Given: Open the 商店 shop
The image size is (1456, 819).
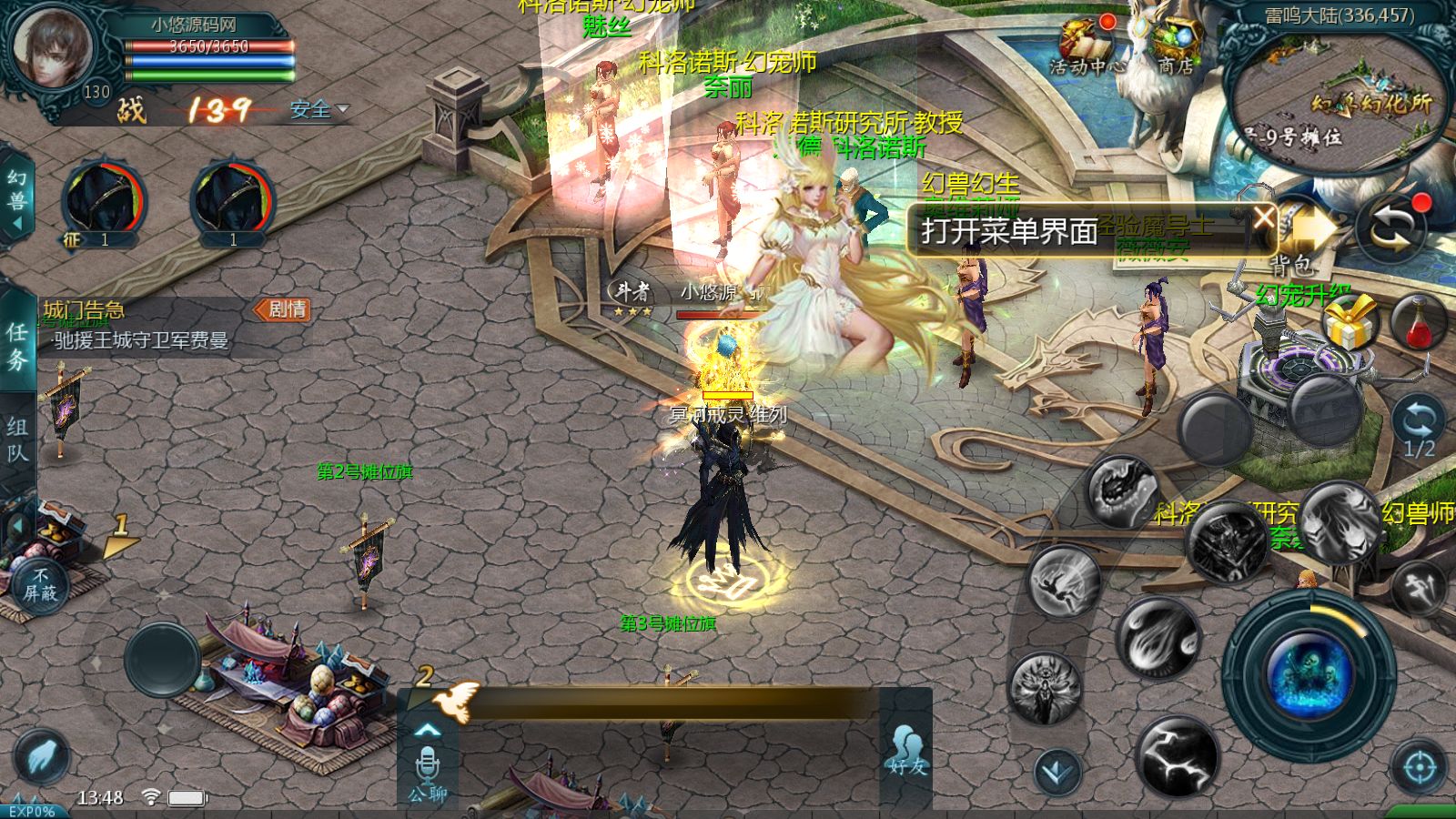Looking at the screenshot, I should click(x=1176, y=45).
